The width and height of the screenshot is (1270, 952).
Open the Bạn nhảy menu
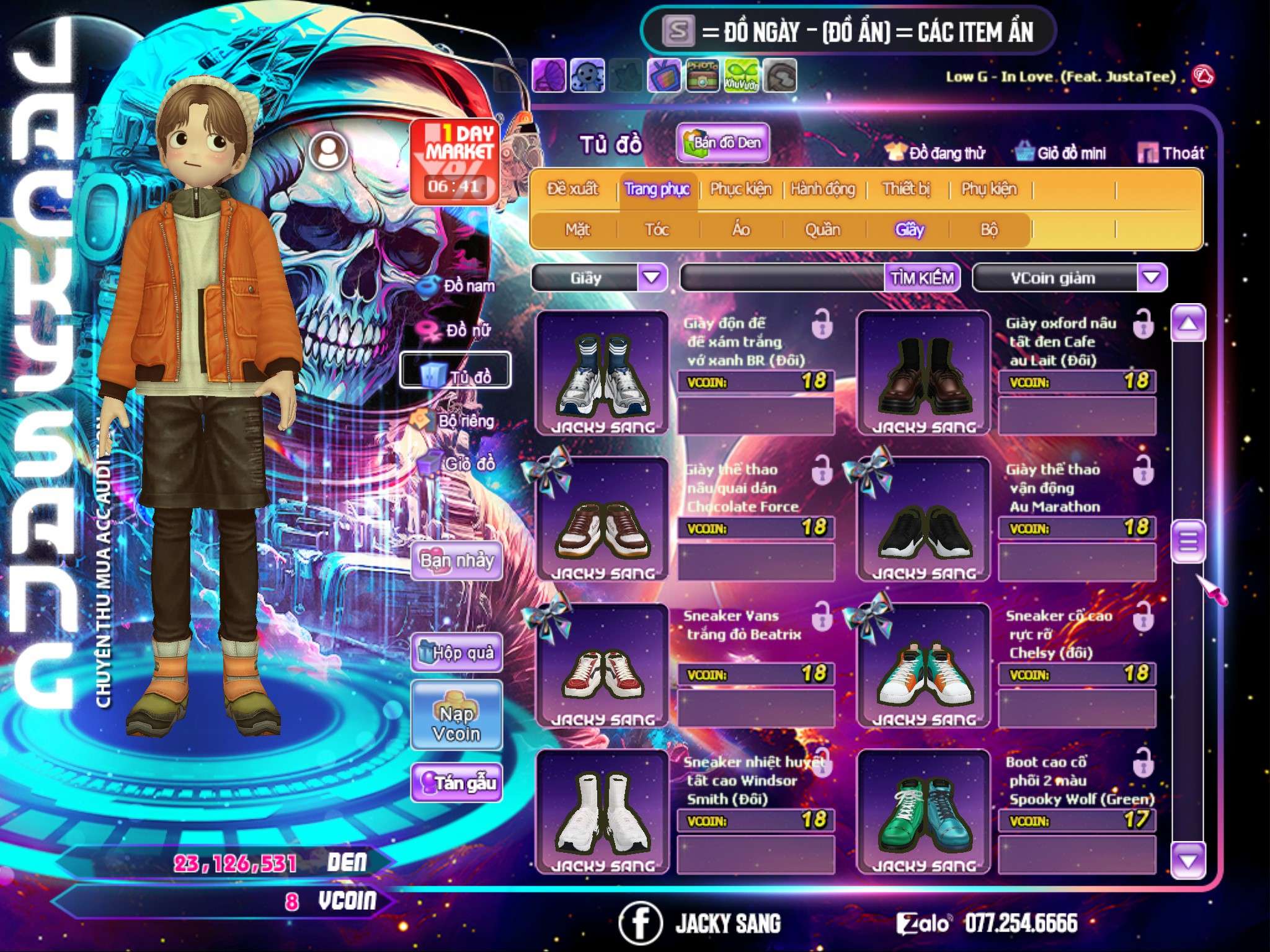click(457, 561)
